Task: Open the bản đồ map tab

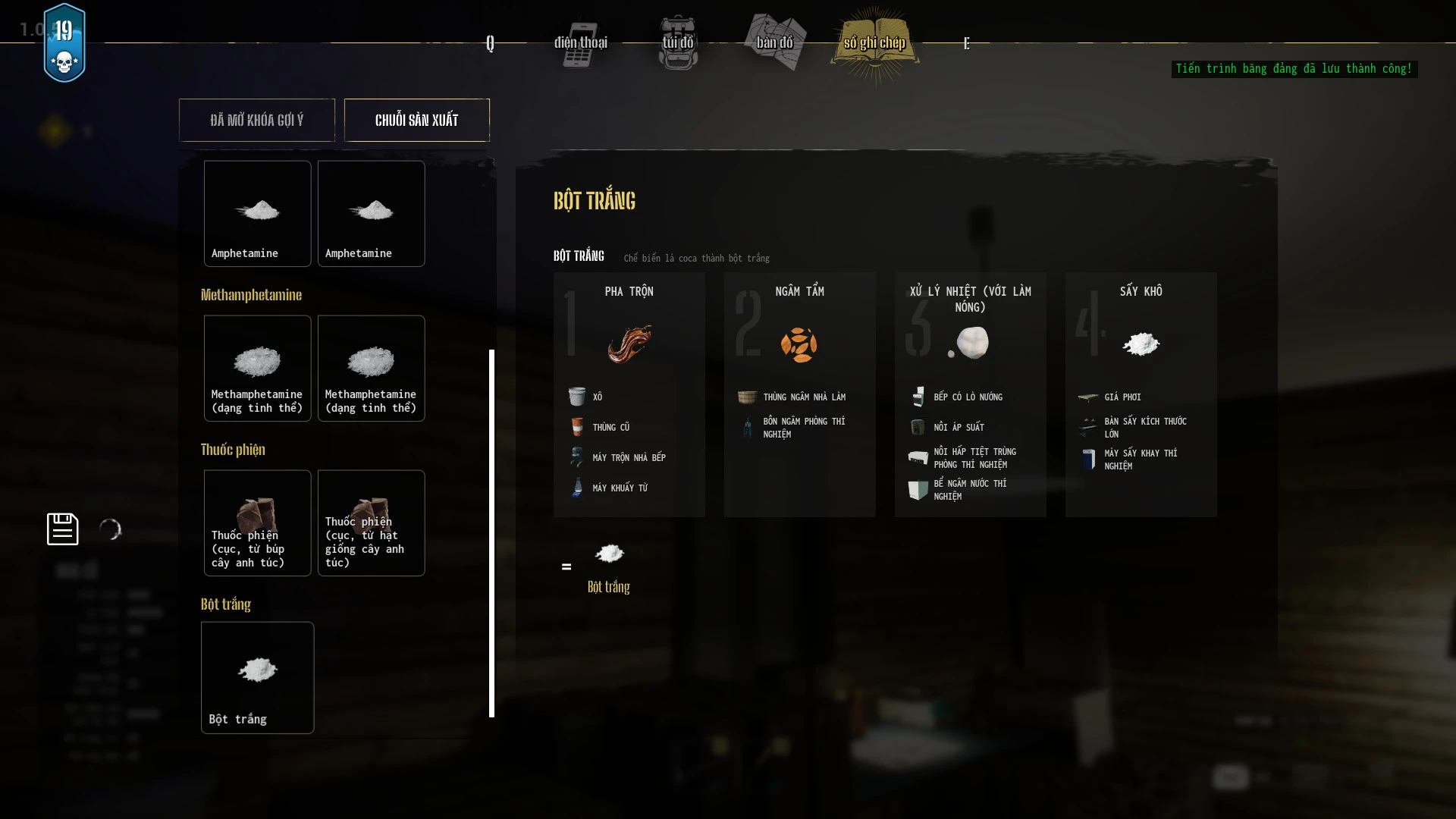Action: pos(774,42)
